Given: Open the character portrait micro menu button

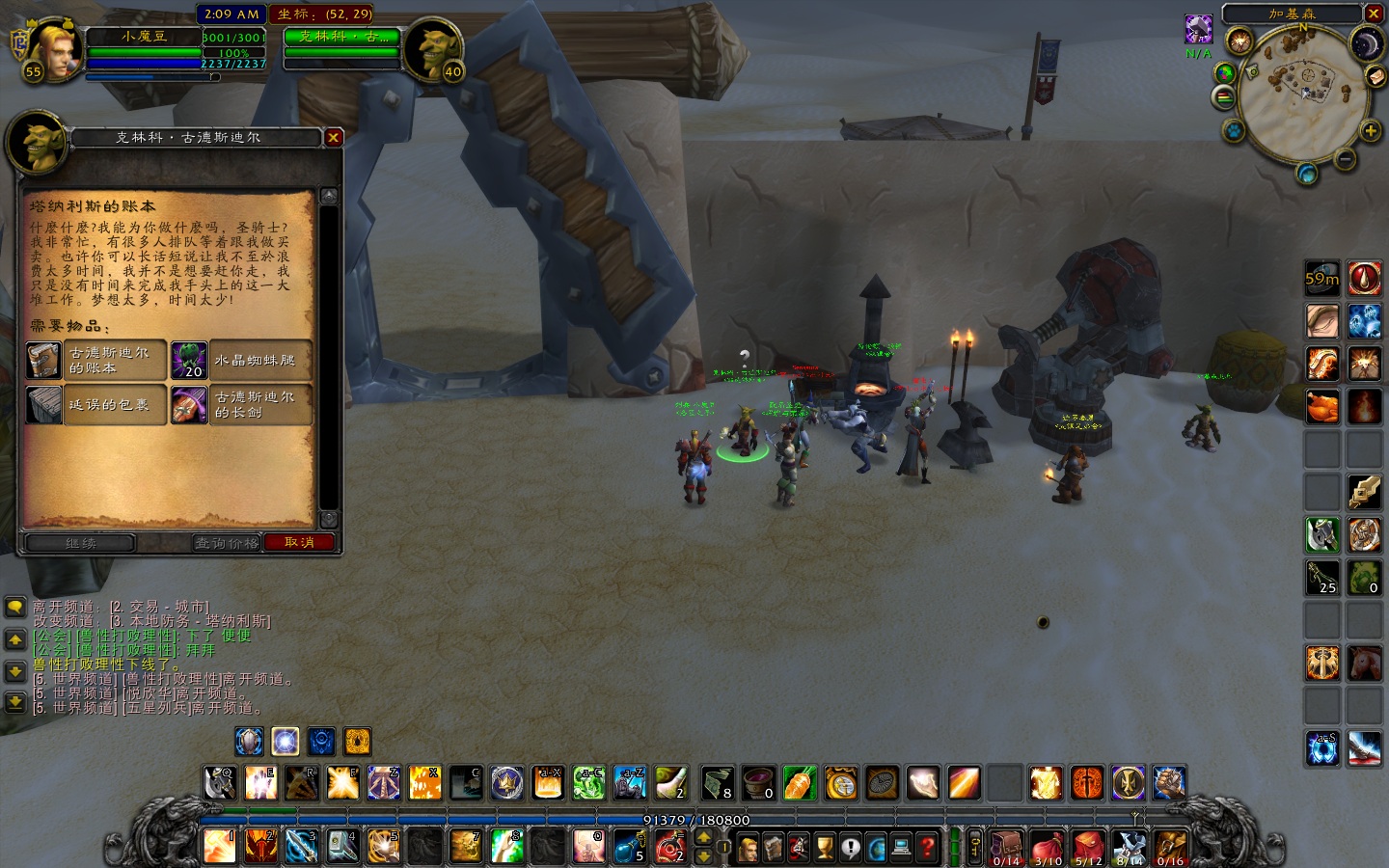Looking at the screenshot, I should coord(748,849).
